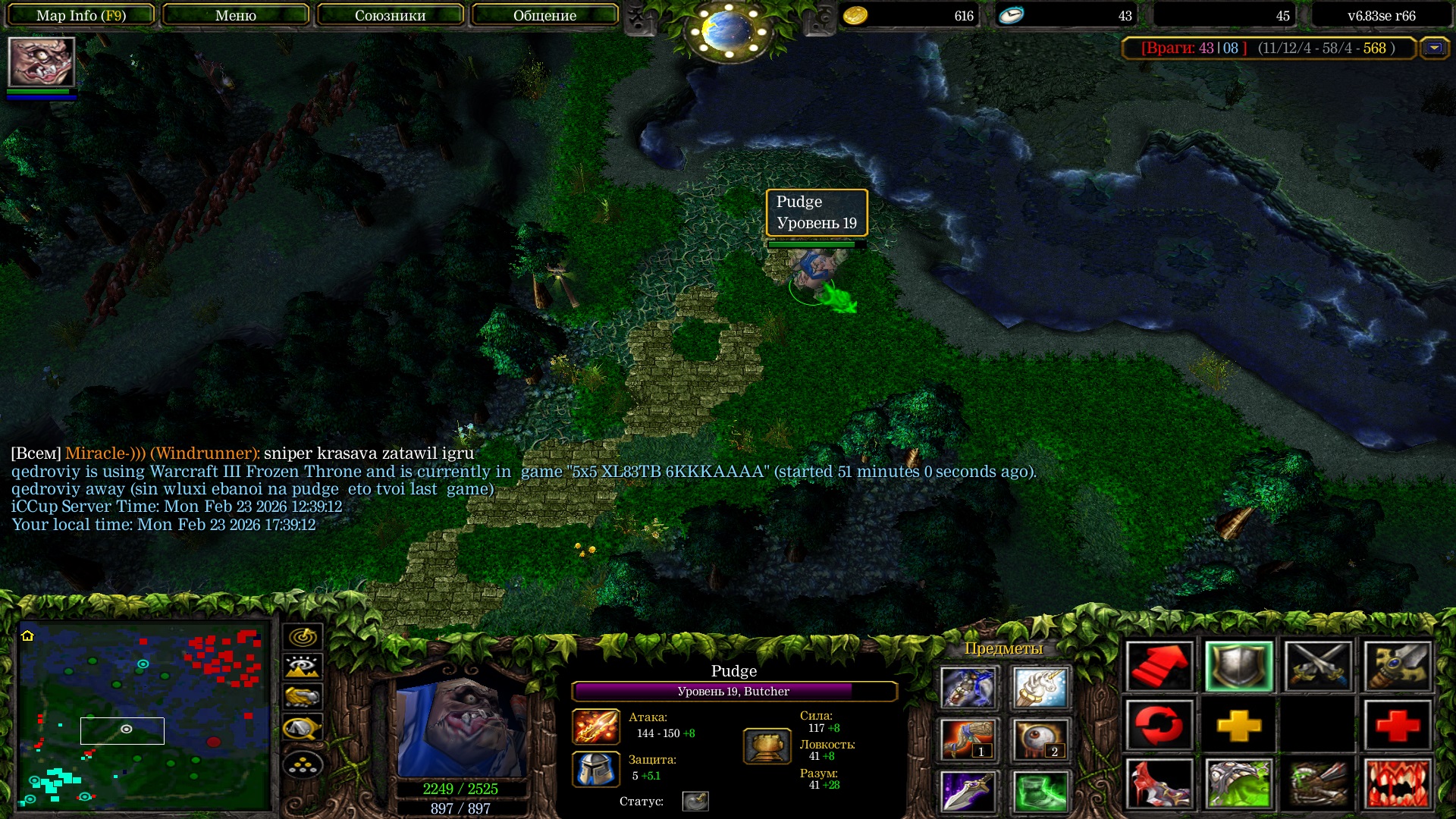Activate the Attack crossed swords command
This screenshot has height=819, width=1456.
coord(1318,667)
